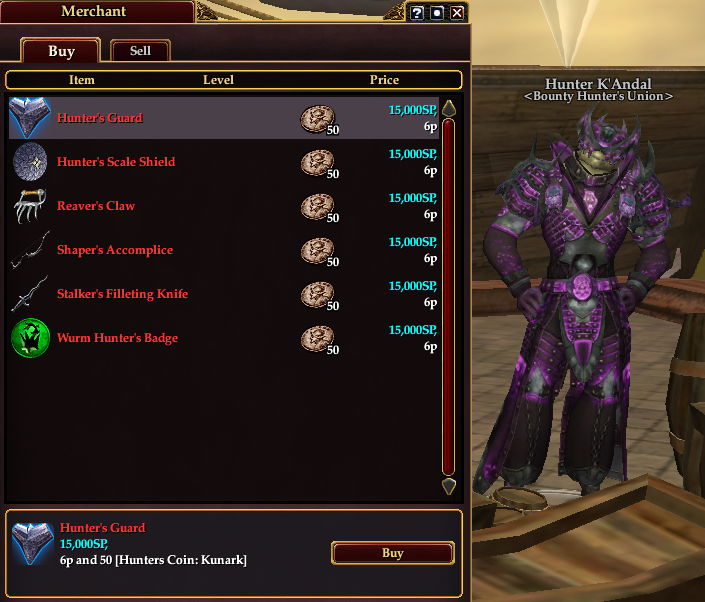Click the Buy button to purchase
Viewport: 705px width, 602px height.
click(x=392, y=553)
